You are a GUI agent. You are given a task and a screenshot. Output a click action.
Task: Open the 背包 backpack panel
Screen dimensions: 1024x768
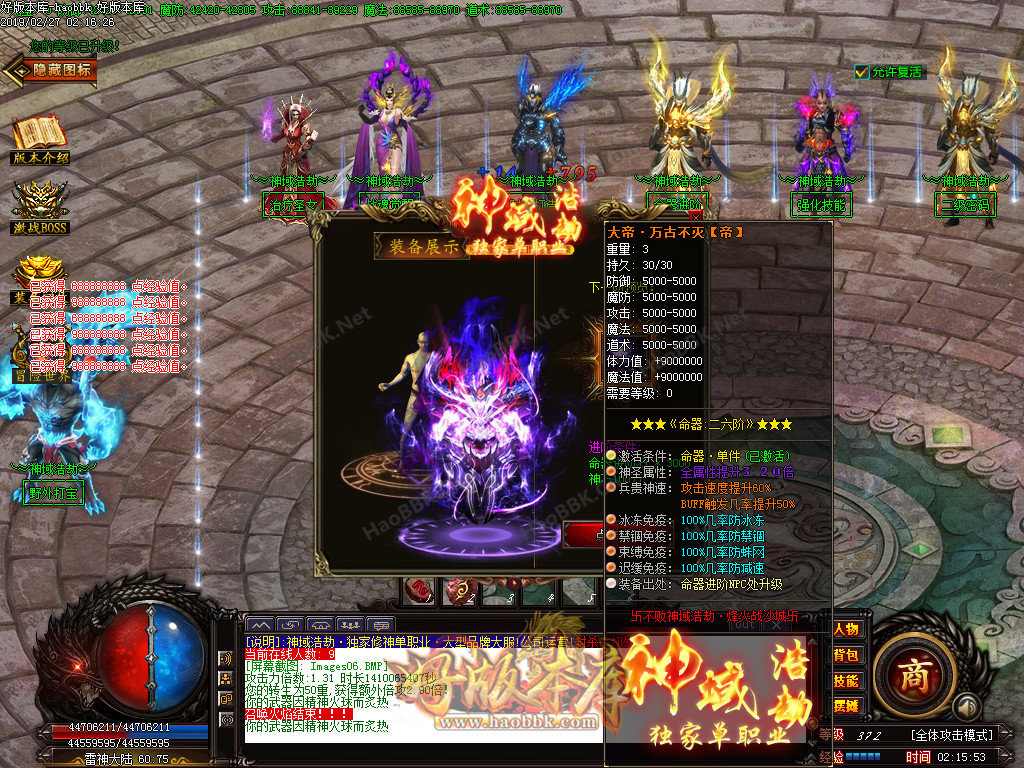click(x=846, y=655)
